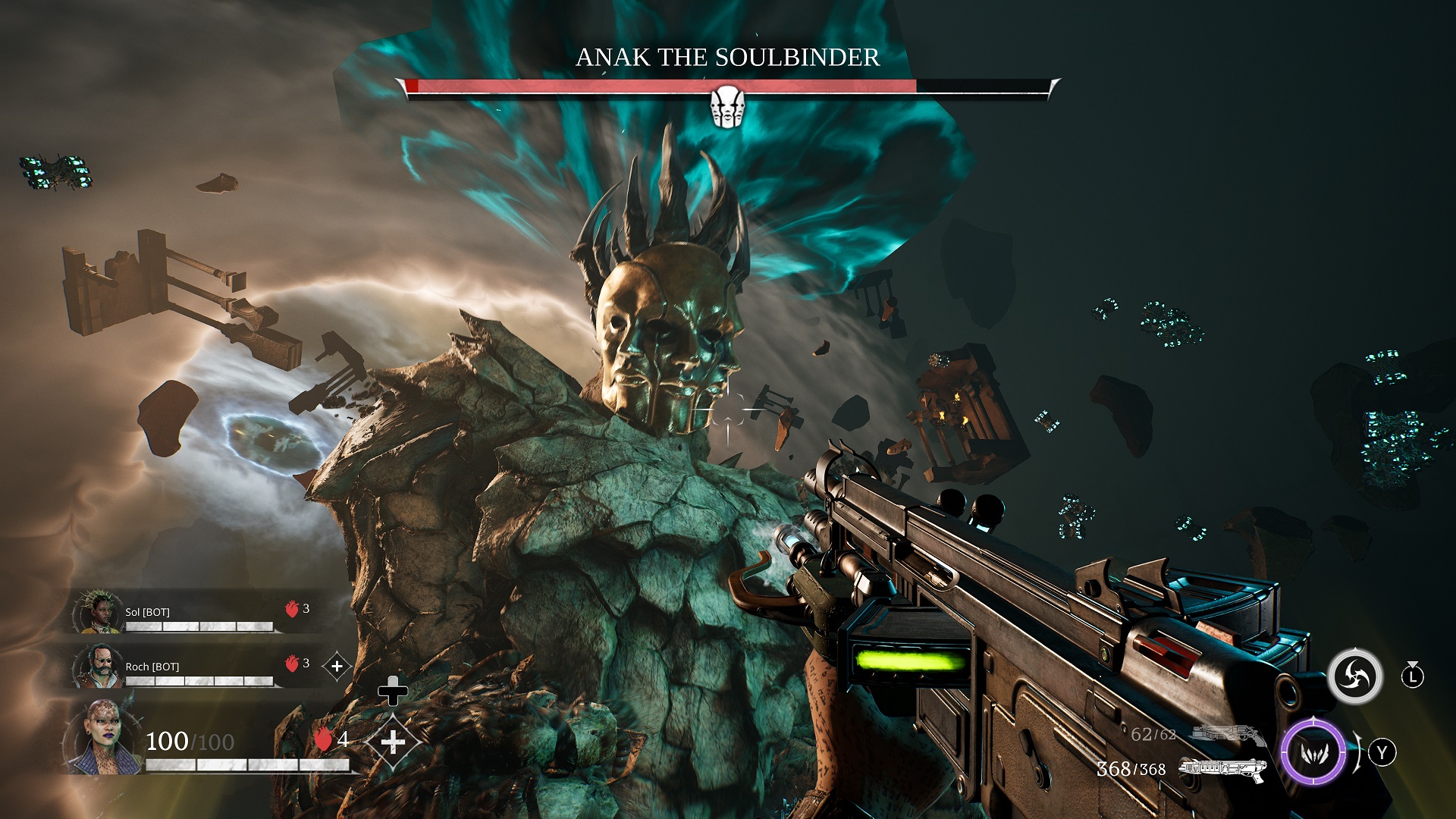Click the plus diamond next to Roch
Screen dimensions: 1456x819
tap(337, 667)
